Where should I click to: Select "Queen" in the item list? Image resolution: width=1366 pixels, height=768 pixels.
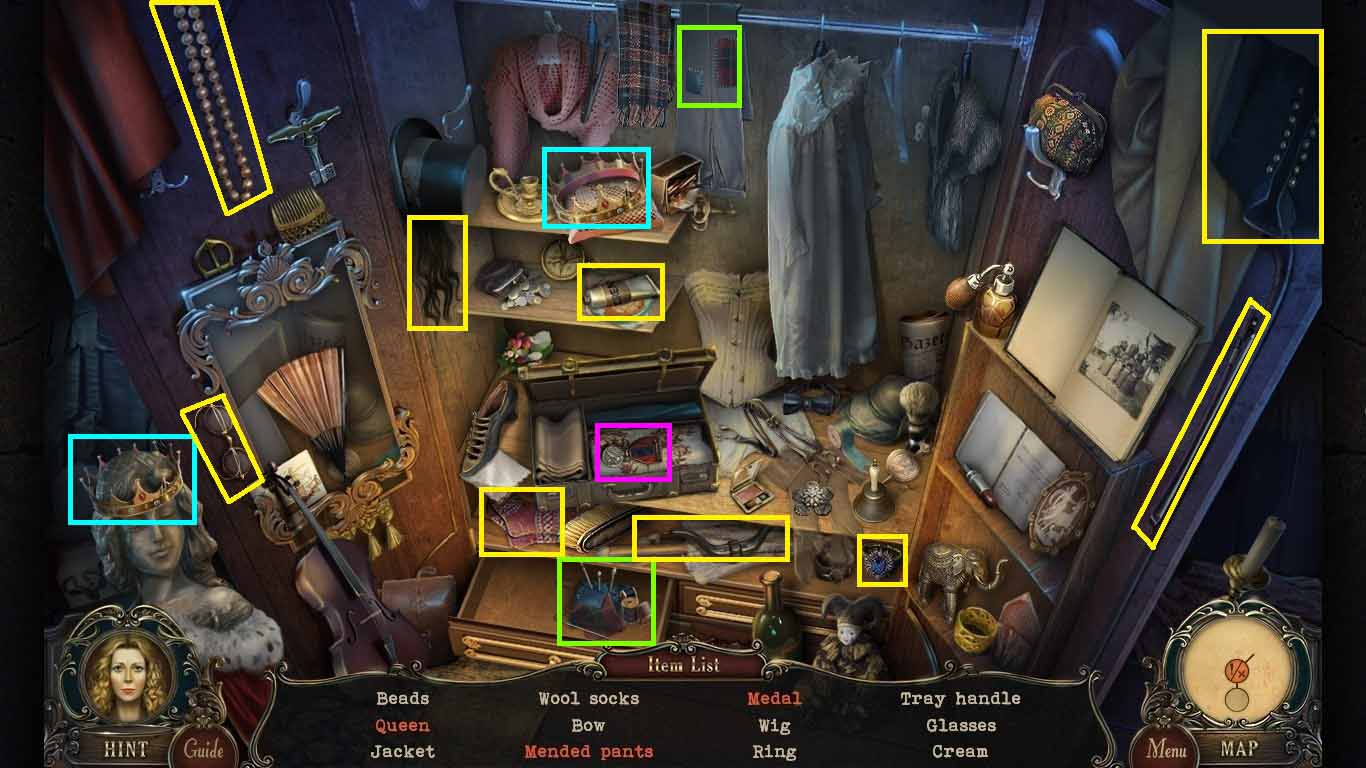pyautogui.click(x=403, y=725)
